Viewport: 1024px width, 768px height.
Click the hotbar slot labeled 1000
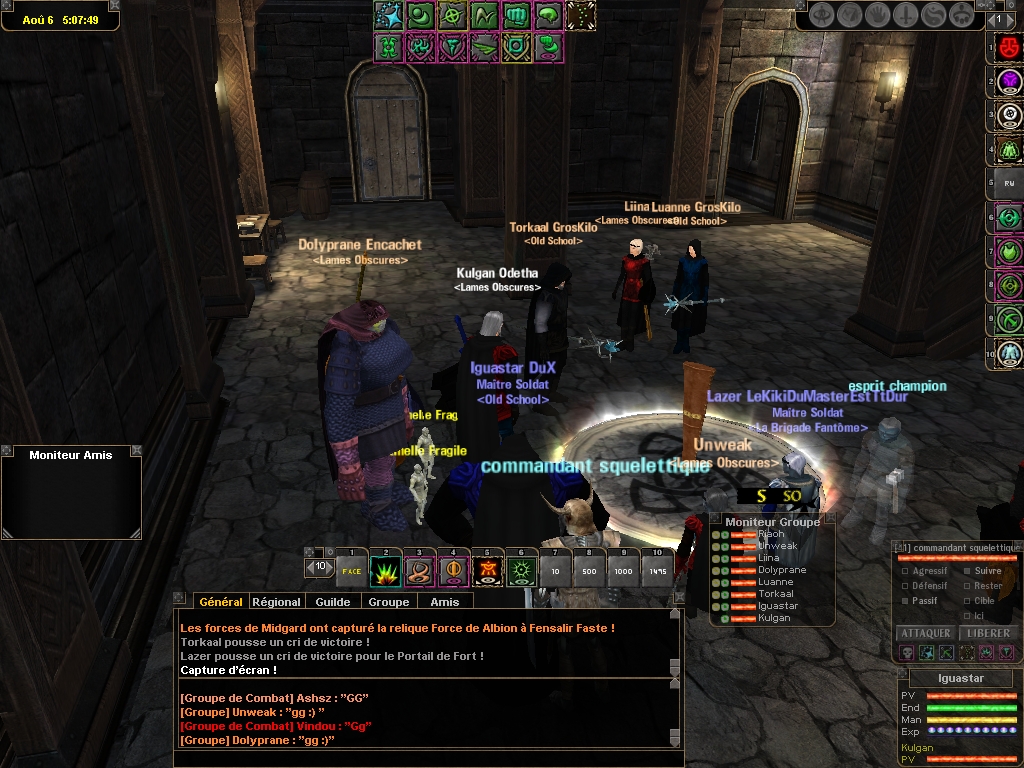coord(623,572)
